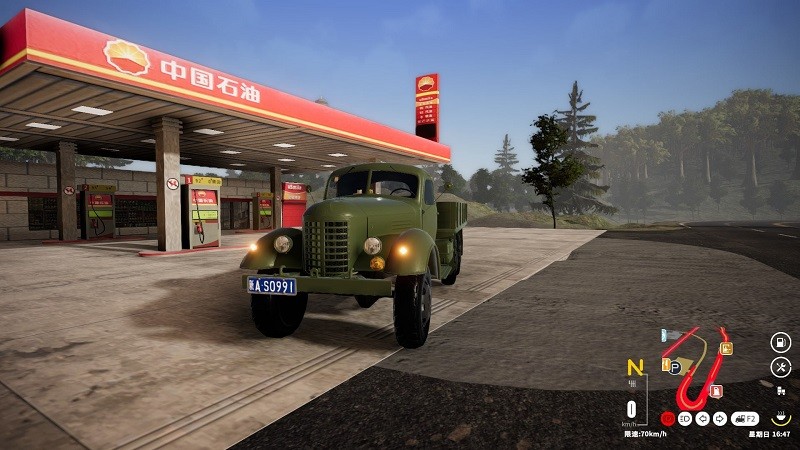Click the steaming bowl hunger icon
Viewport: 800px width, 450px height.
coord(780,418)
